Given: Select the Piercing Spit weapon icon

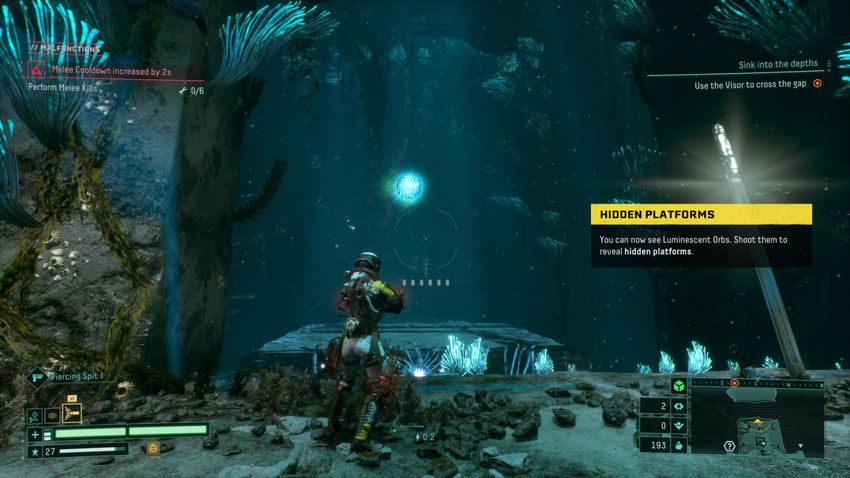Looking at the screenshot, I should [37, 377].
